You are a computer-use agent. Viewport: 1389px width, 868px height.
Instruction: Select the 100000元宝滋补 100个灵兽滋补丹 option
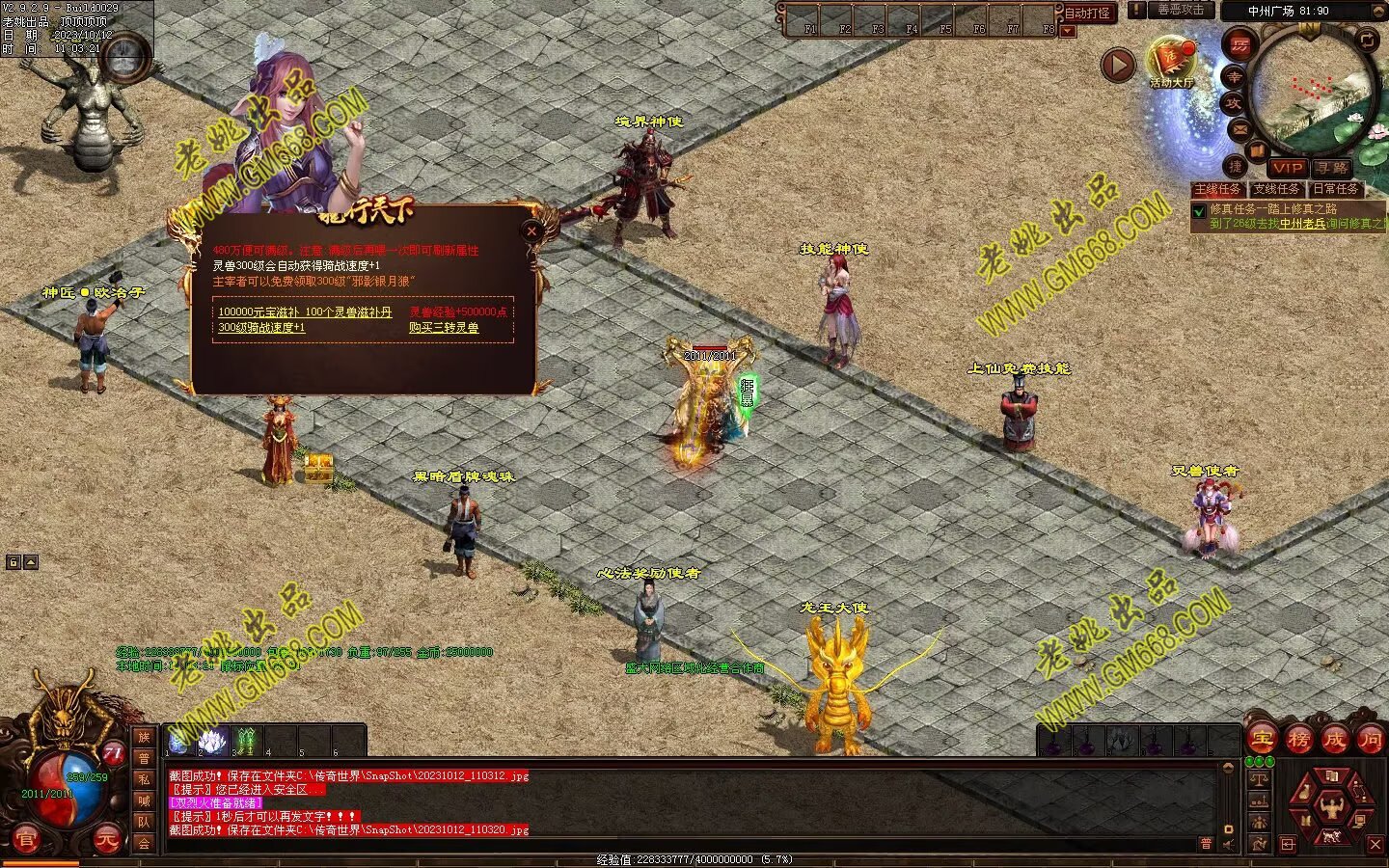click(x=305, y=312)
